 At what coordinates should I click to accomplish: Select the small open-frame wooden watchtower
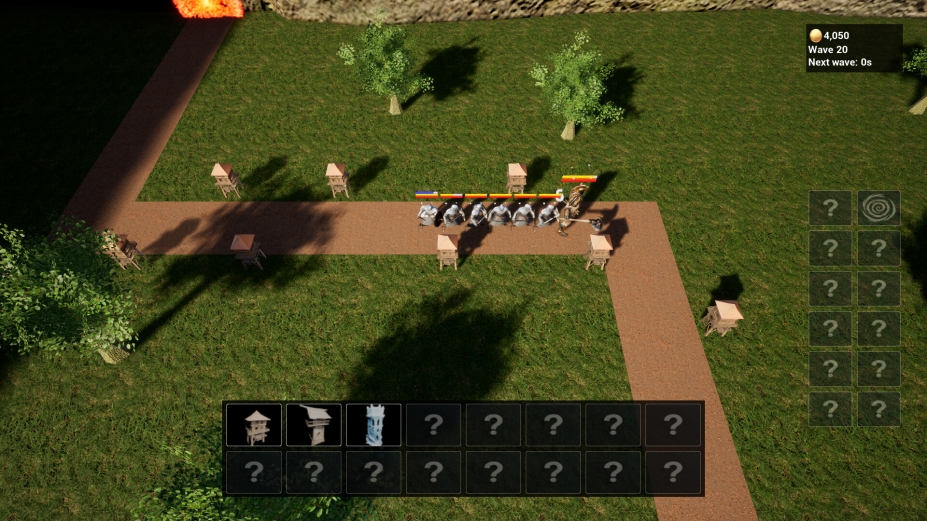tap(254, 425)
